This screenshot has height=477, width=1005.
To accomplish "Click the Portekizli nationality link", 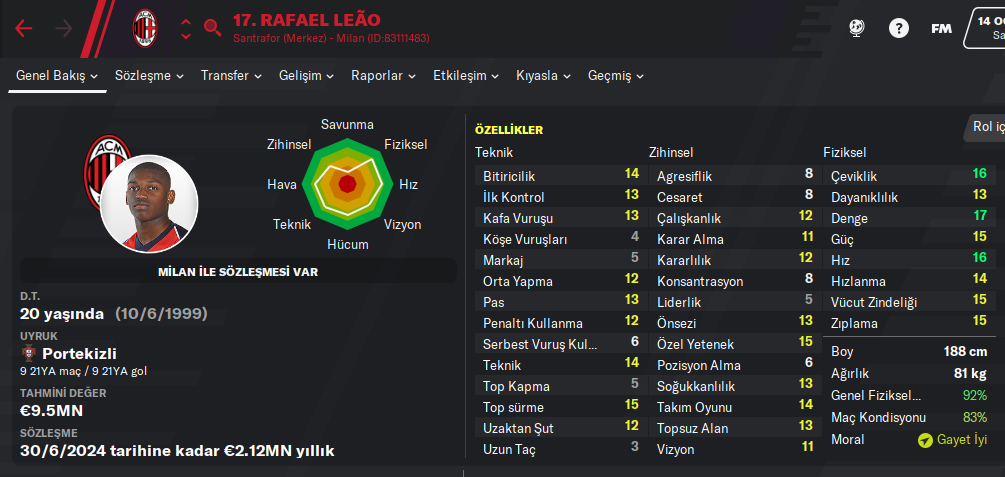I will tap(78, 354).
